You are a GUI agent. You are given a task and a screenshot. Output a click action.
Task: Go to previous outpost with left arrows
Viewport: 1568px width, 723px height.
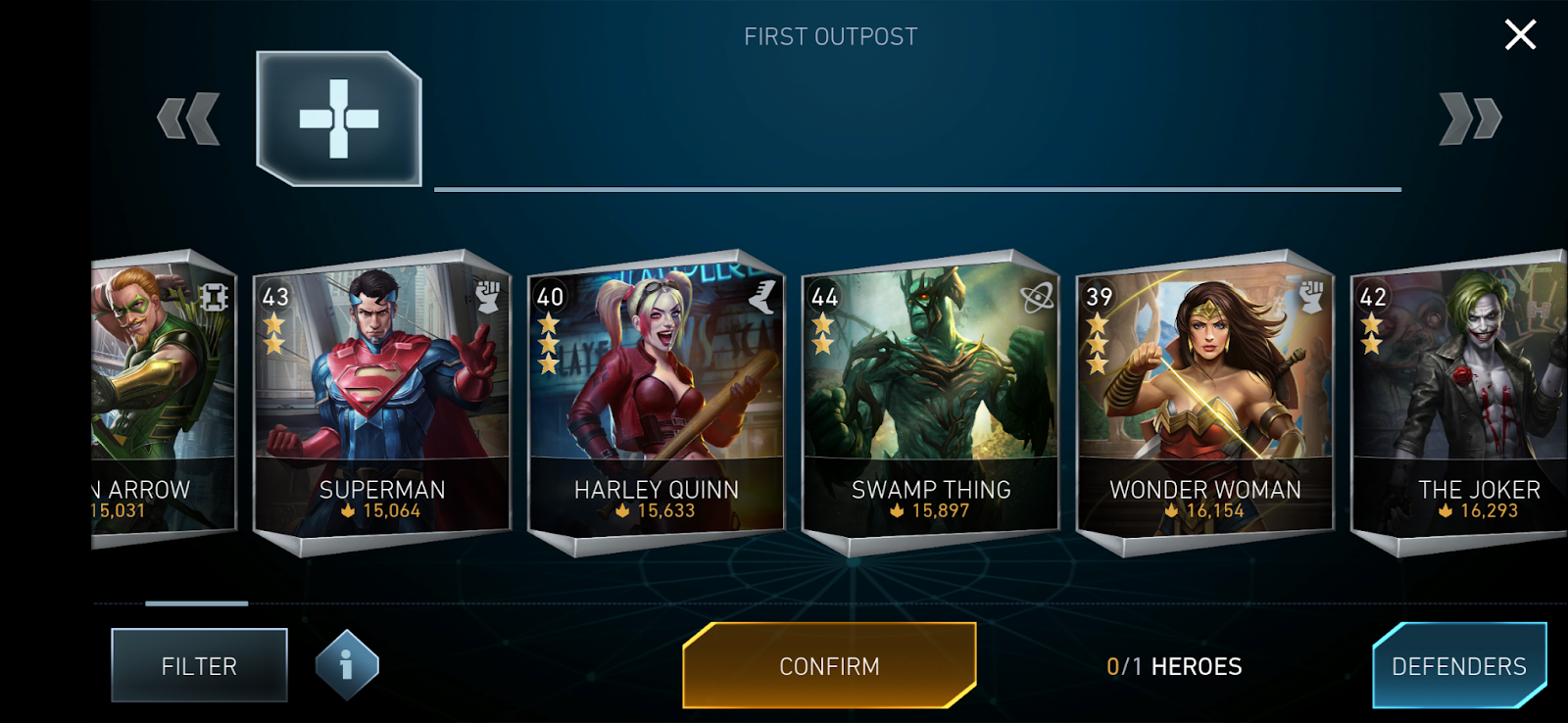tap(188, 119)
